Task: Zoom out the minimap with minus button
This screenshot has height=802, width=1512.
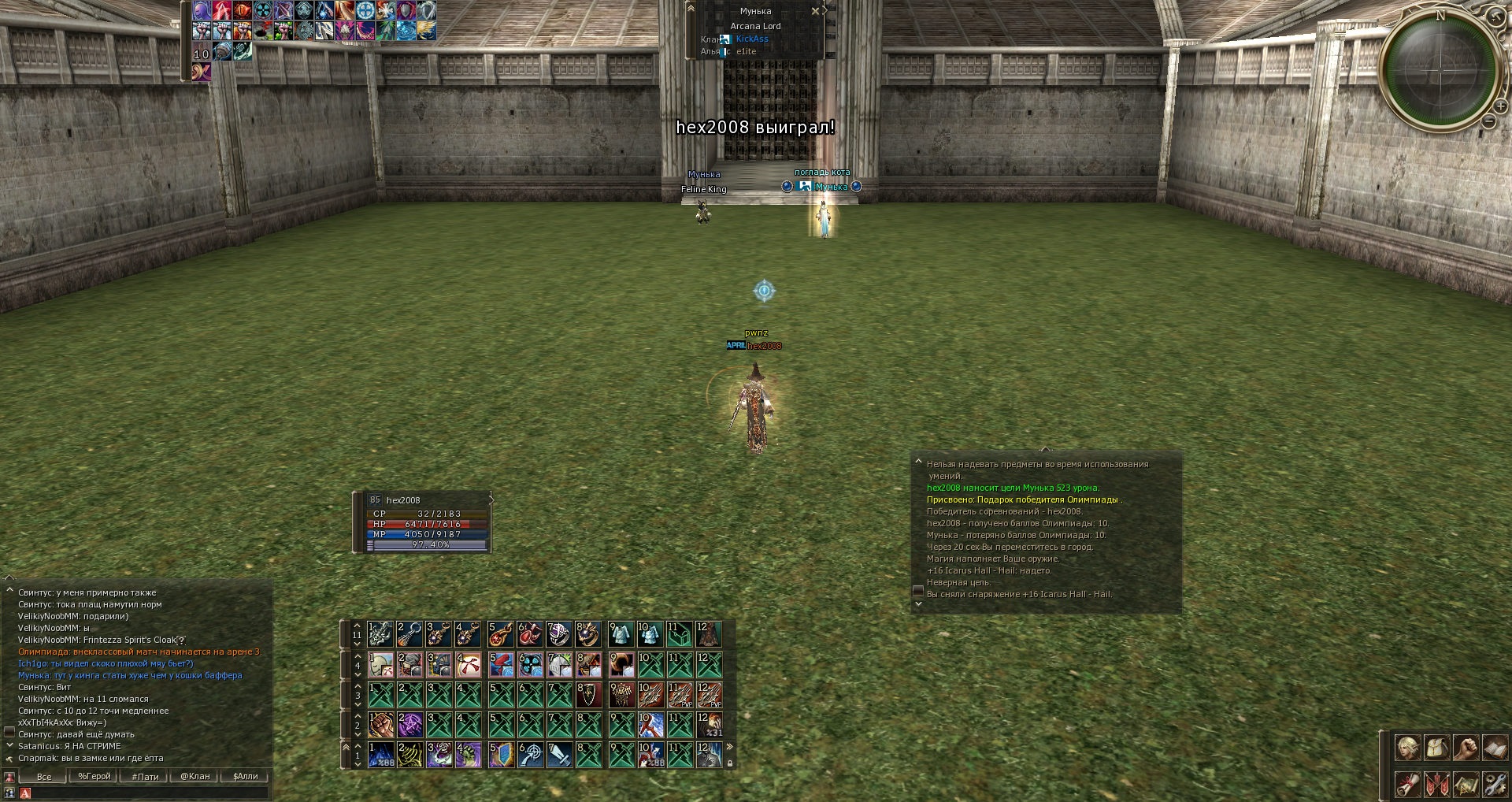Action: pyautogui.click(x=1488, y=121)
